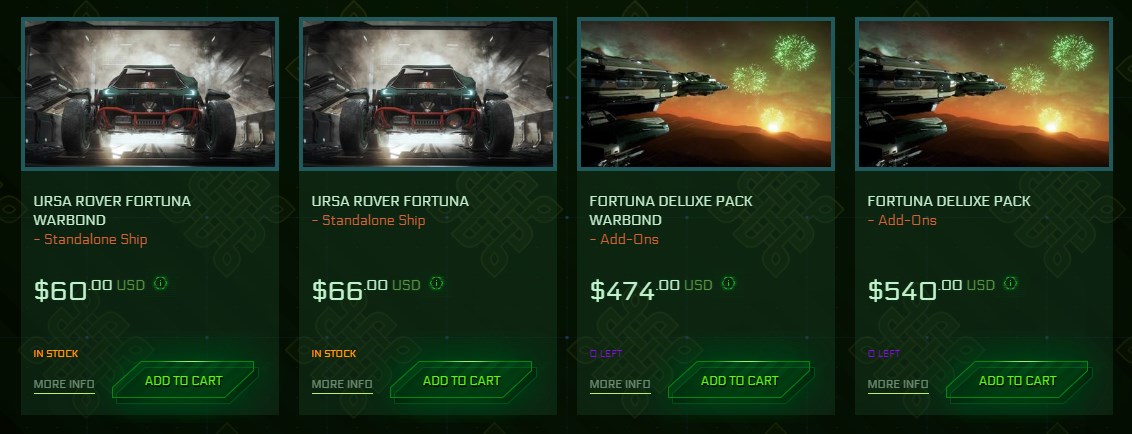The image size is (1132, 434).
Task: Choose the $540 Fortuna Deluxe Pack fireworks image
Action: [x=984, y=94]
